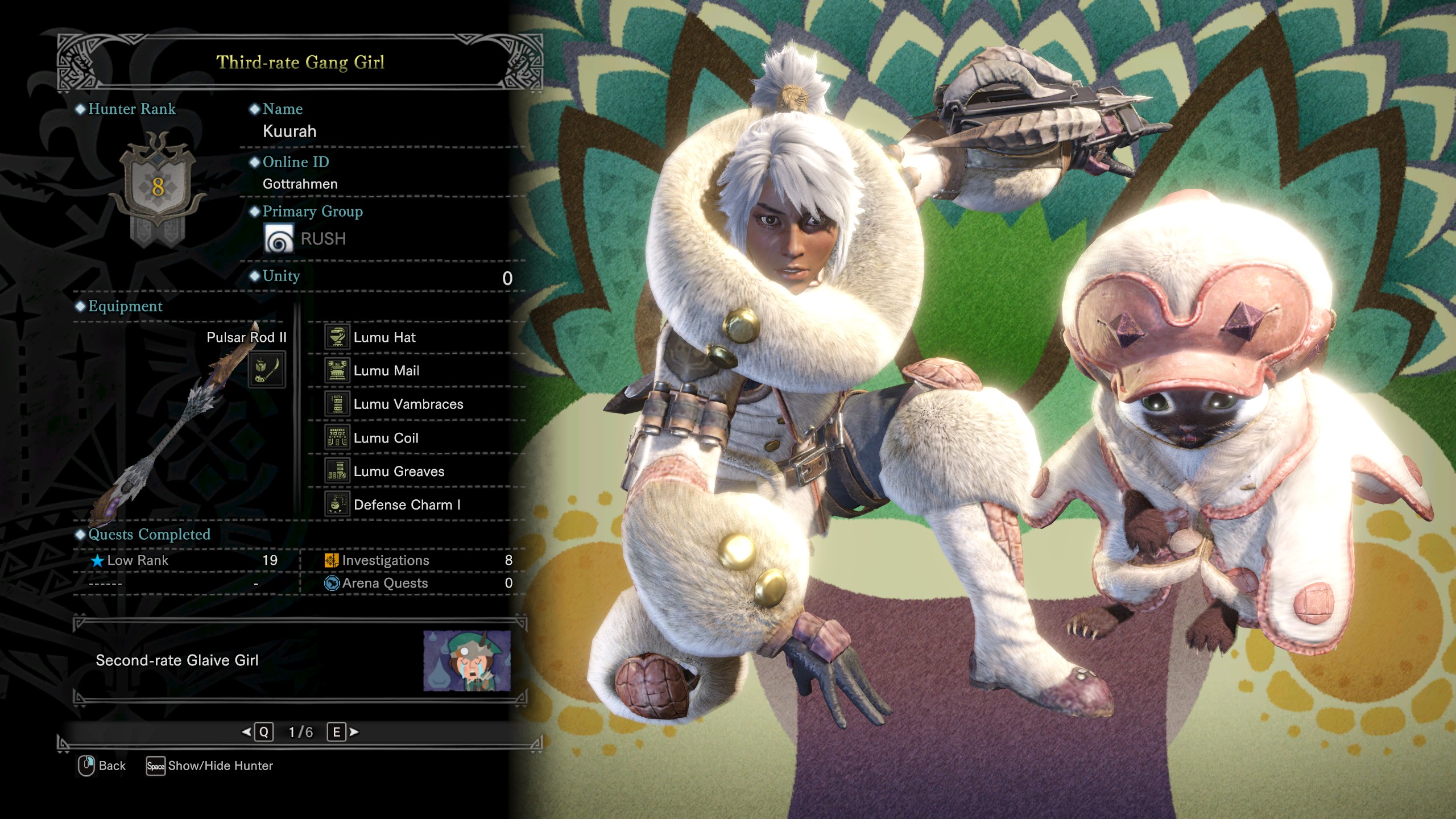
Task: Toggle Show/Hide Hunter
Action: tap(220, 766)
